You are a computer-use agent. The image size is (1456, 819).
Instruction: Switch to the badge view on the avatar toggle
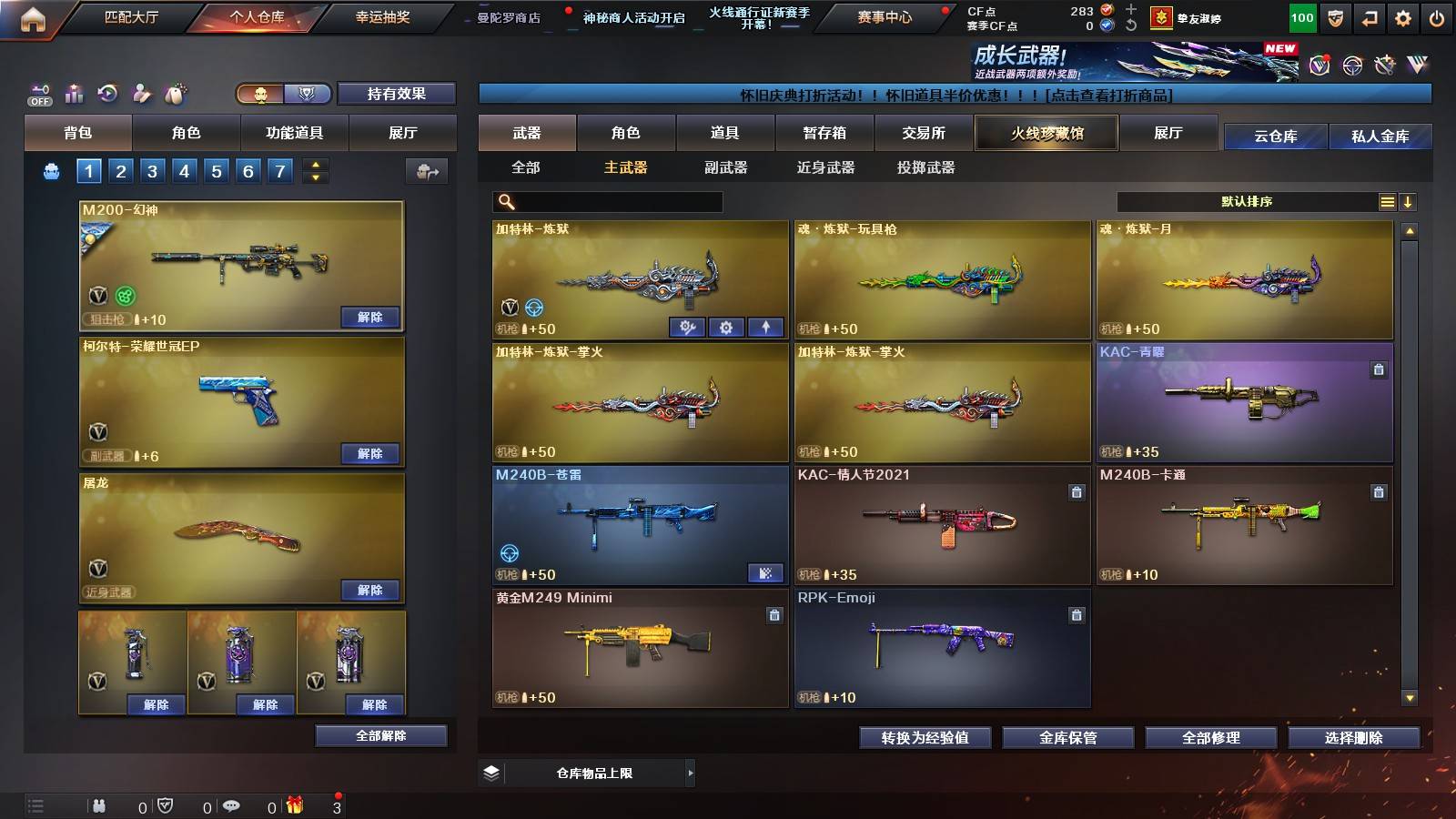coord(308,94)
